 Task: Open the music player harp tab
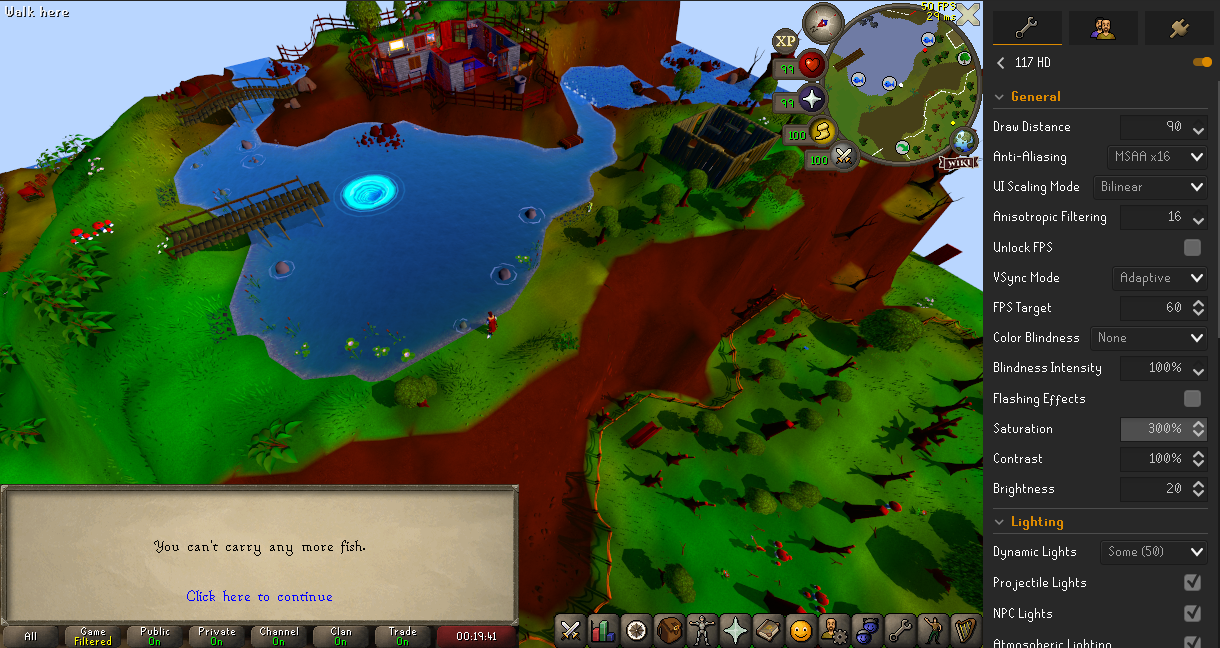964,630
